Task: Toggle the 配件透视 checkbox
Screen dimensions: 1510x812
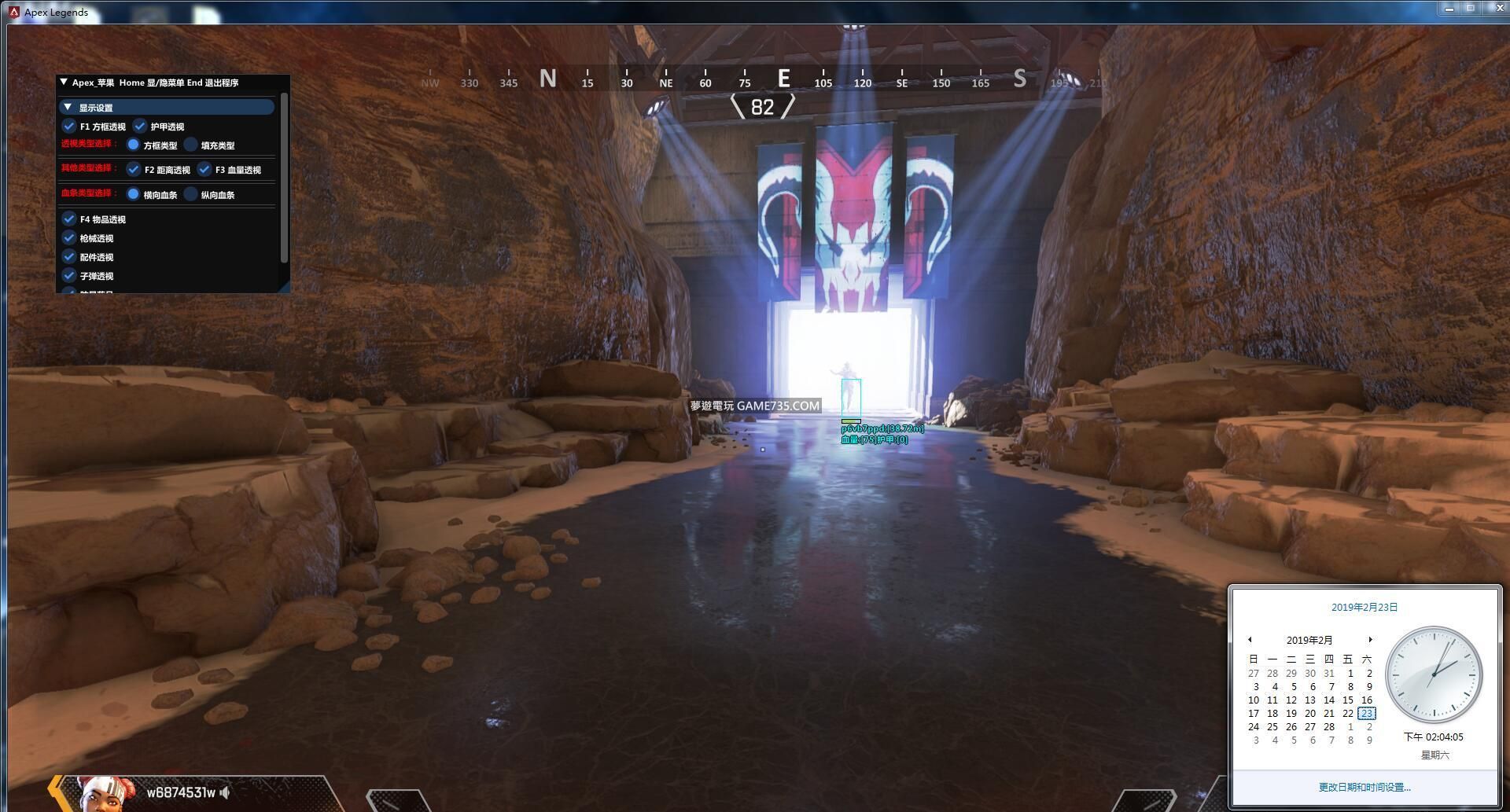Action: click(x=69, y=257)
